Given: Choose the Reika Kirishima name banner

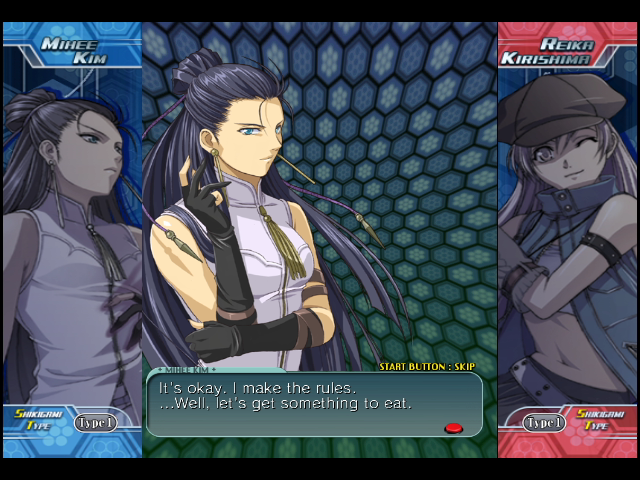Looking at the screenshot, I should (x=564, y=51).
